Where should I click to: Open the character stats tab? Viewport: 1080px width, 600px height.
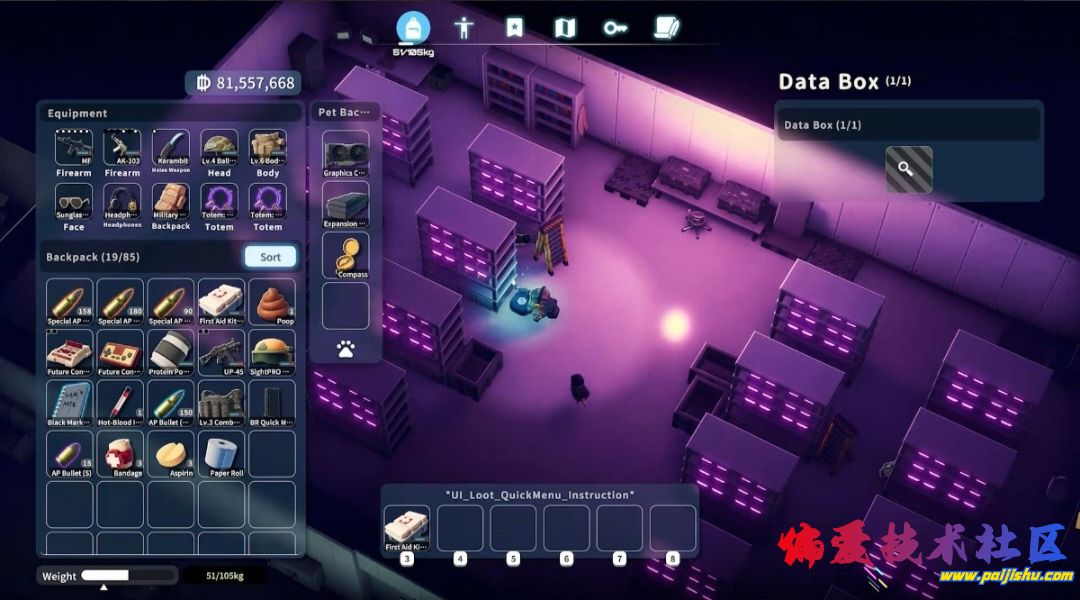[x=463, y=27]
